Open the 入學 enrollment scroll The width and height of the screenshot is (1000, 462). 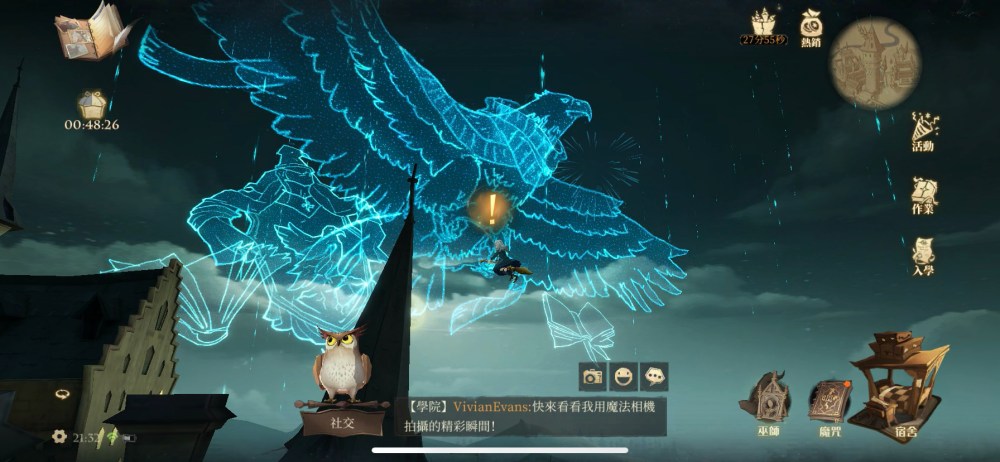[x=923, y=256]
